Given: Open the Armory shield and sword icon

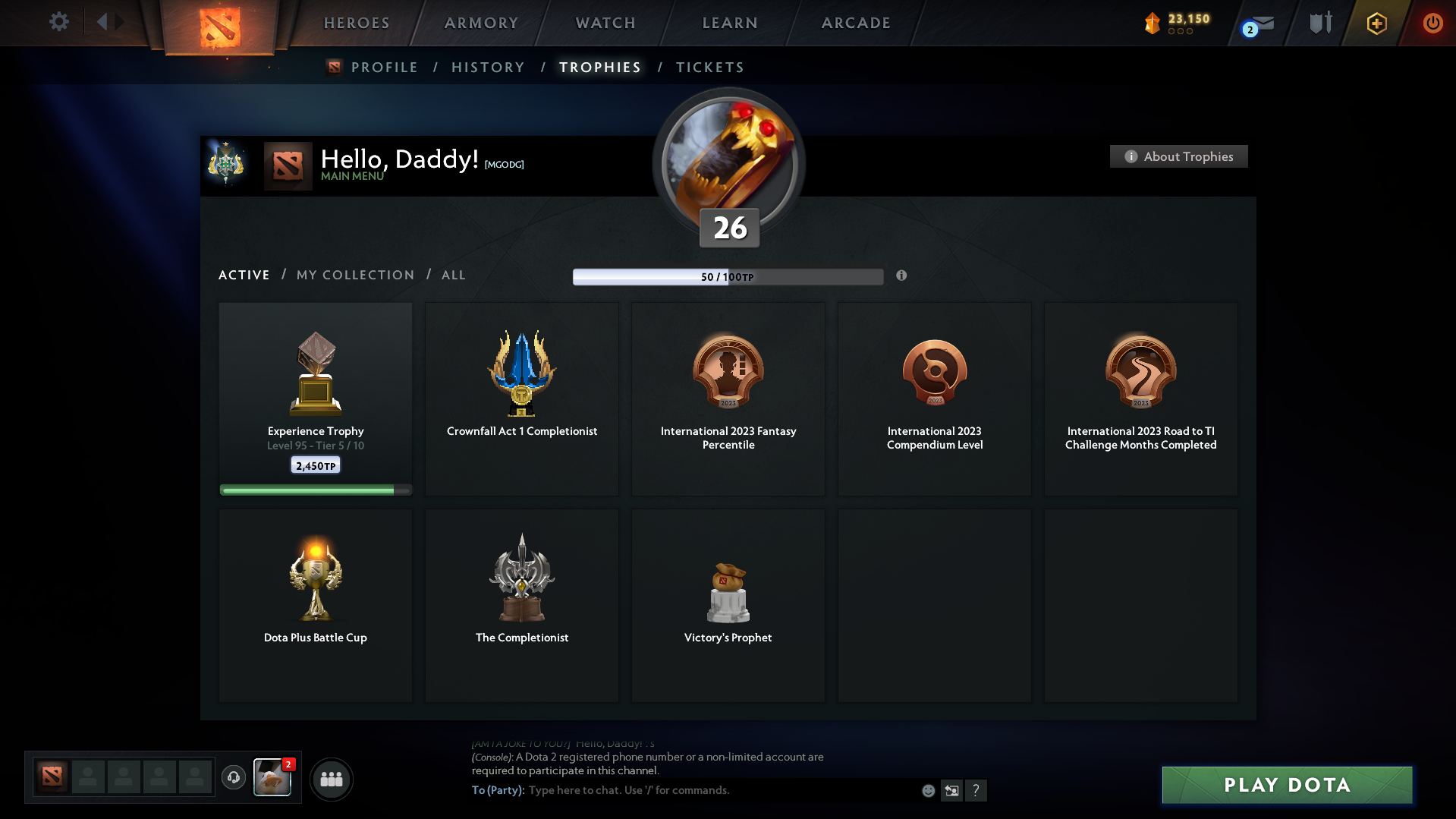Looking at the screenshot, I should coord(1319,23).
